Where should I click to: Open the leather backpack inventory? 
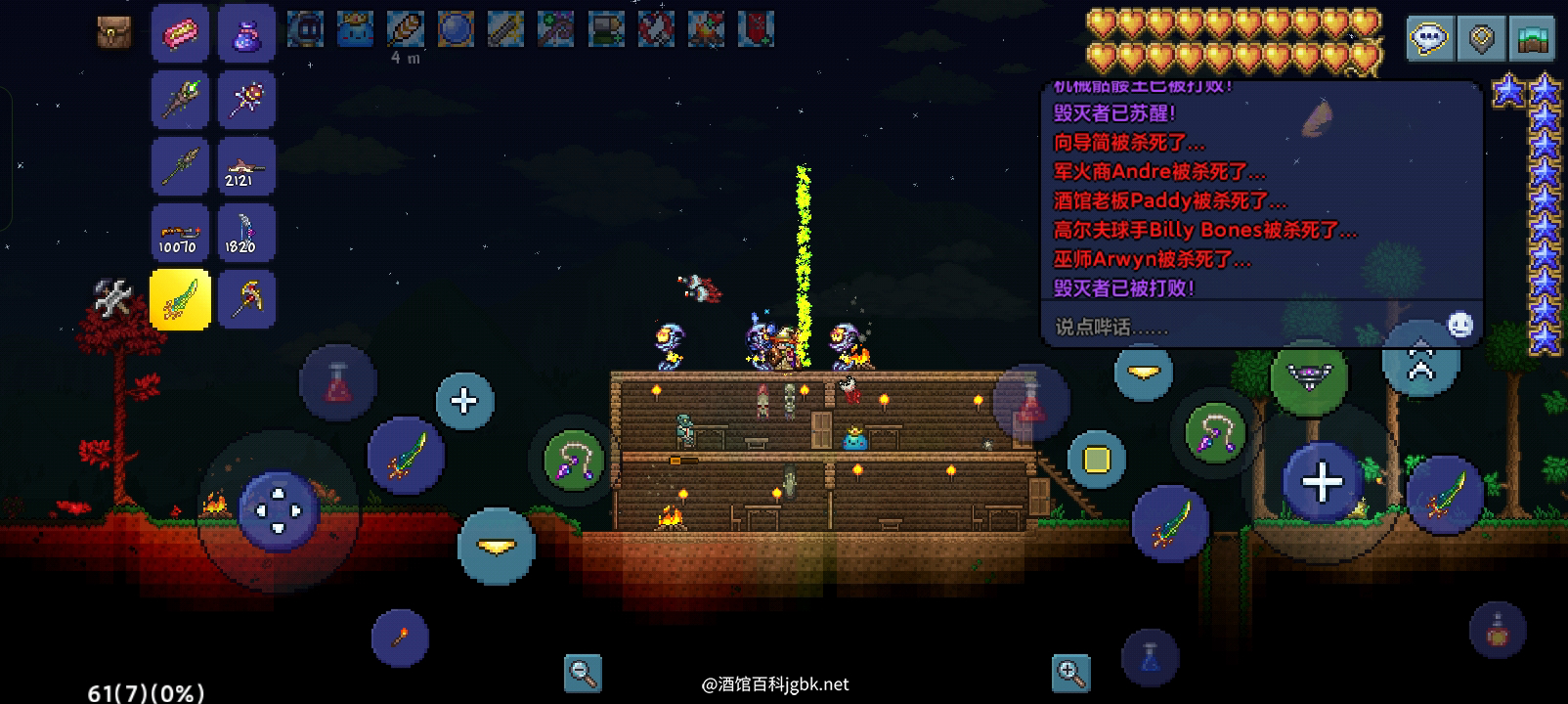[x=114, y=32]
